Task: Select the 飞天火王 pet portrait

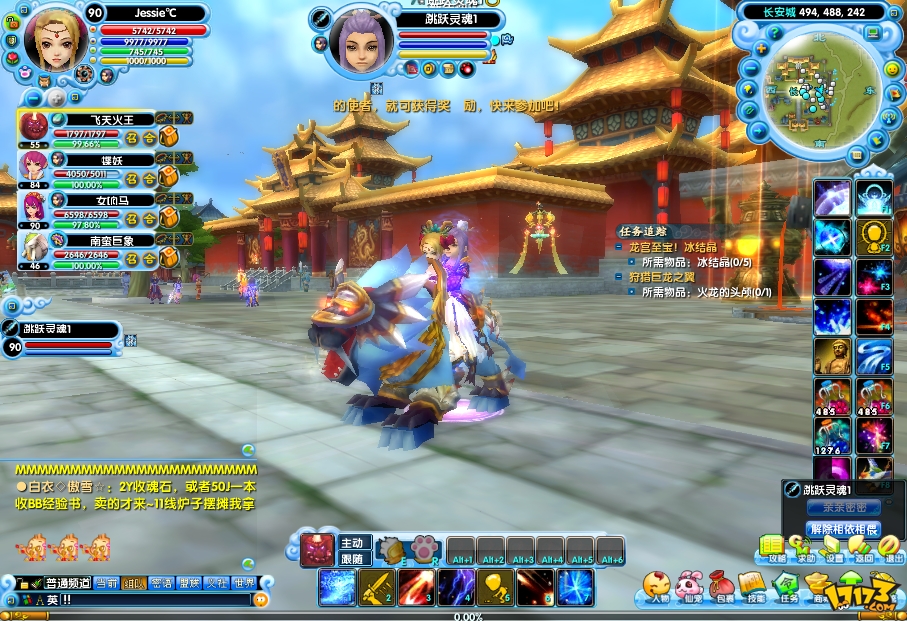Action: (x=33, y=126)
